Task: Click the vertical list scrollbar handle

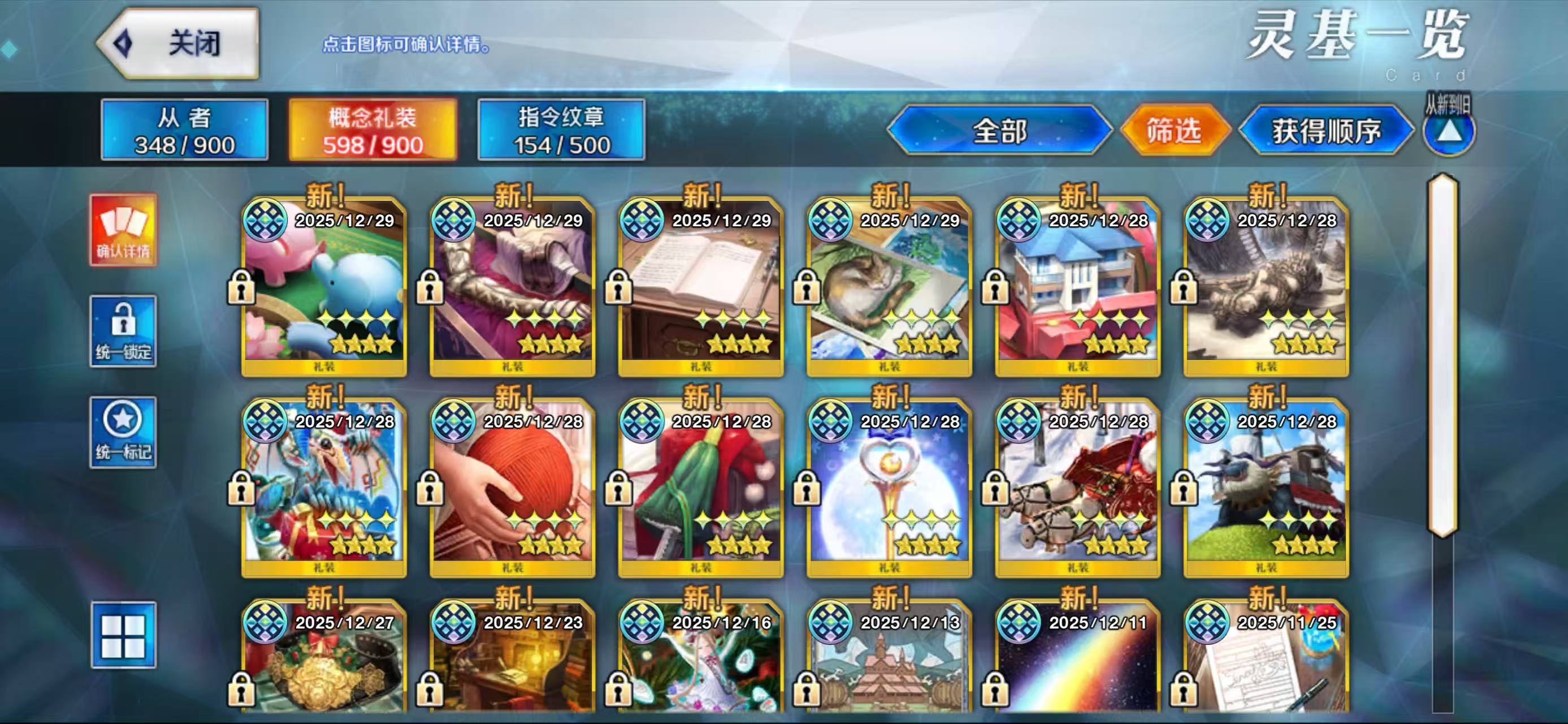Action: tap(1443, 356)
